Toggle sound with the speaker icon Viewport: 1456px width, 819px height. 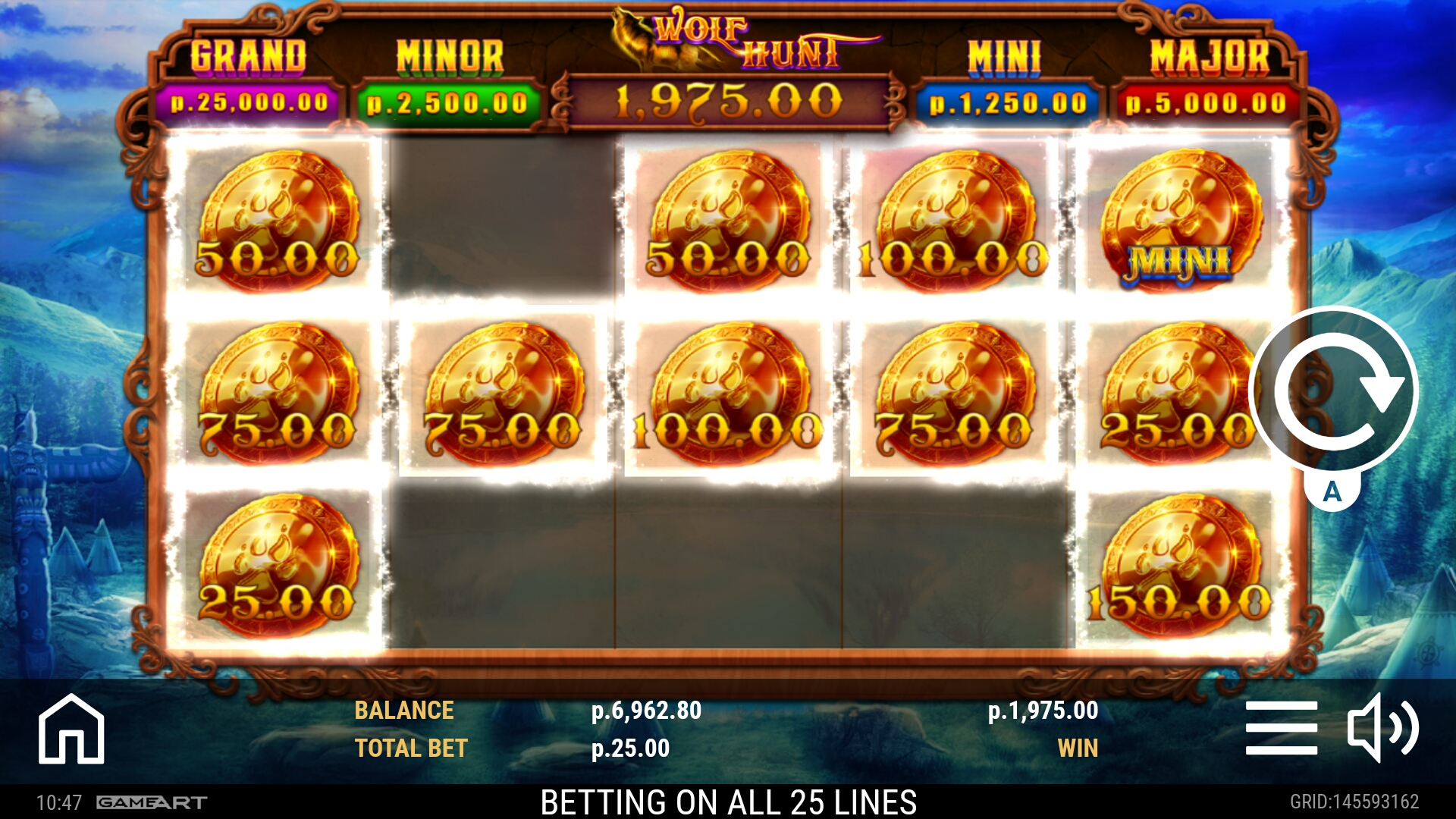(1382, 729)
